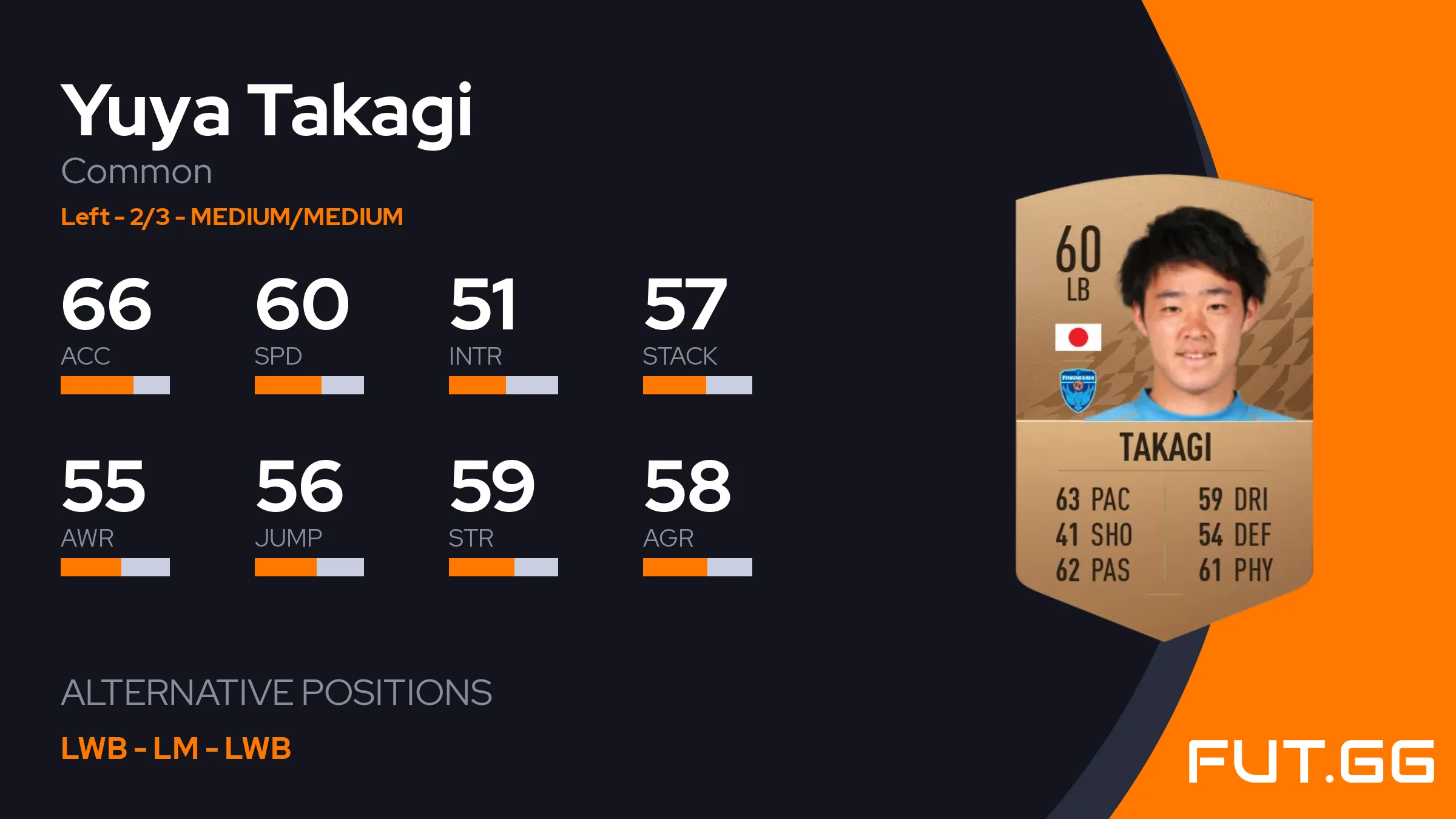Click the FUT.GG logo
The width and height of the screenshot is (1456, 819).
[1311, 761]
